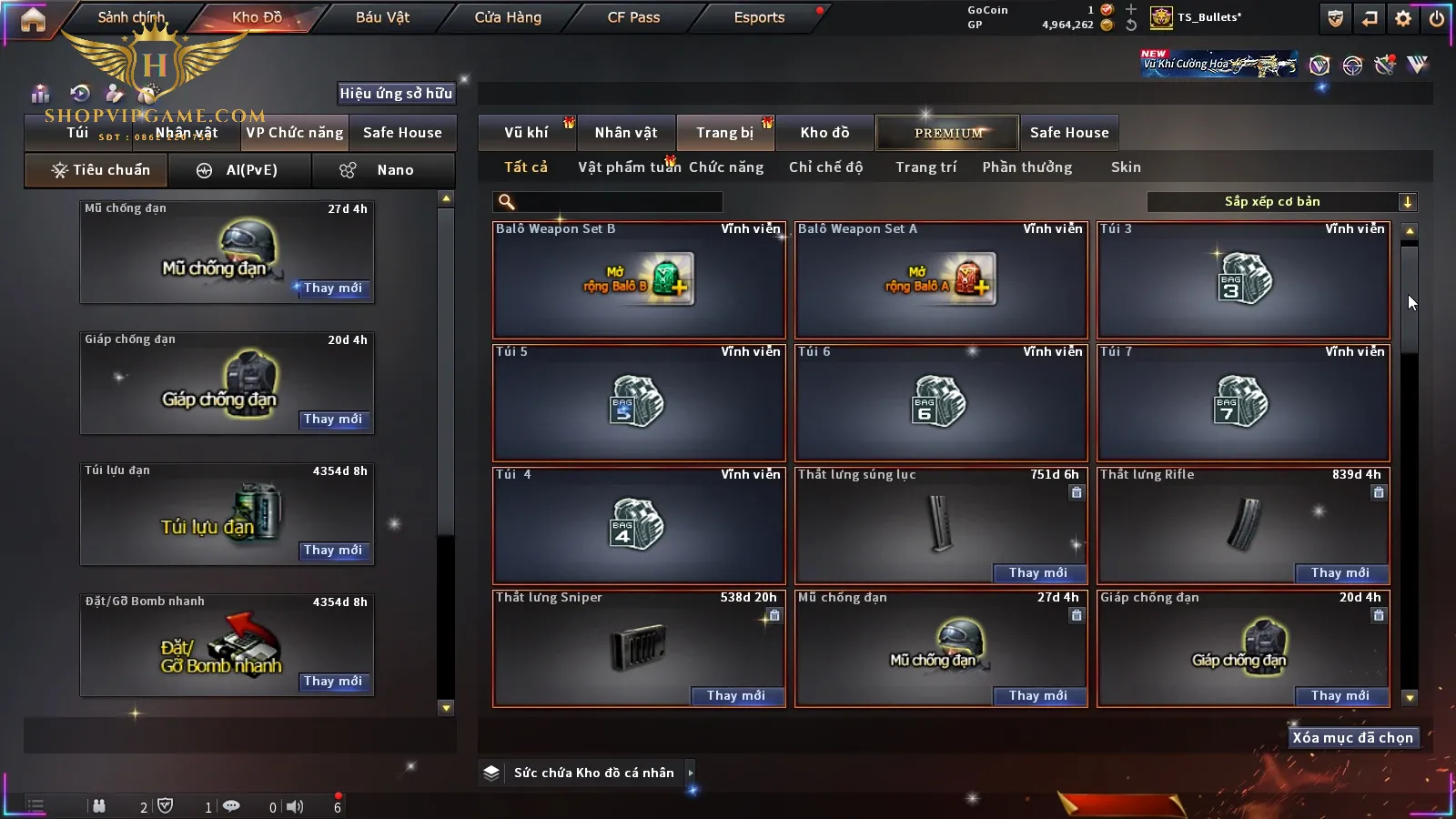
Task: Open the gear settings icon
Action: click(x=1403, y=18)
